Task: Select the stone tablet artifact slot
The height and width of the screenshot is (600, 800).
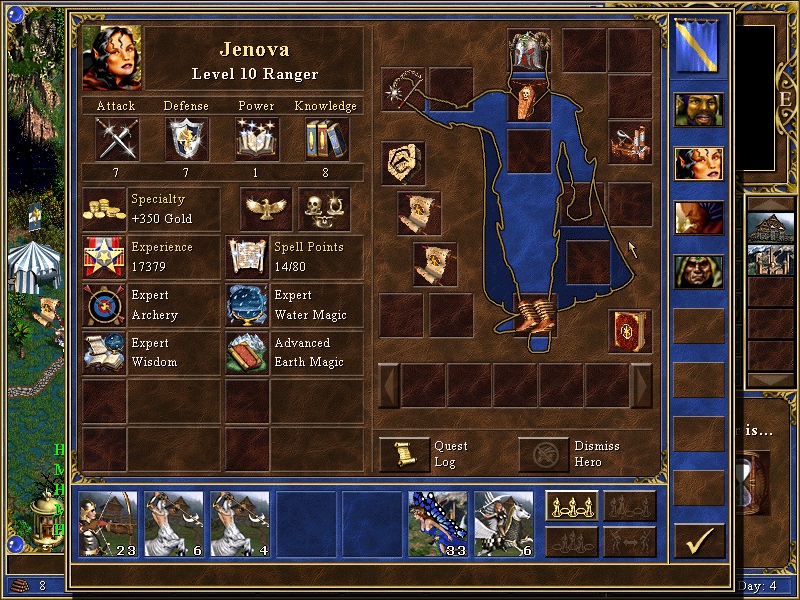Action: click(x=403, y=163)
